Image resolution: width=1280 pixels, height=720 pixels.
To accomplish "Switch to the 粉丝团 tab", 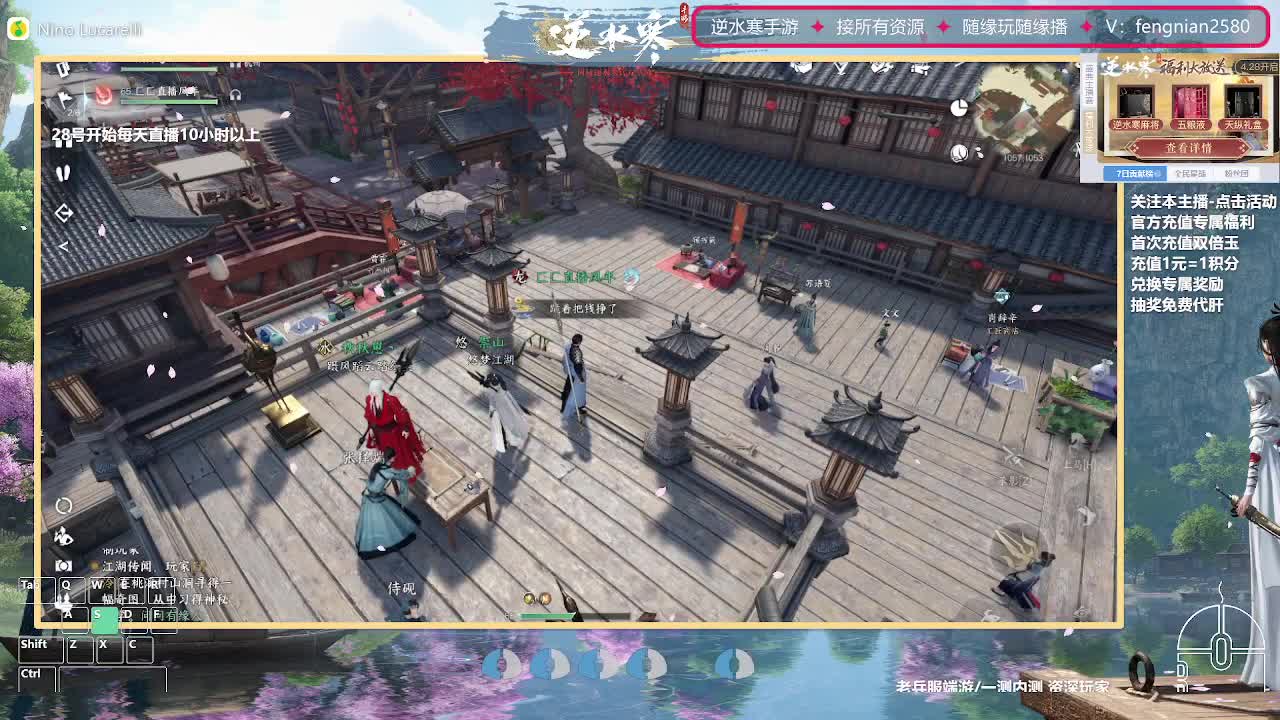I will pyautogui.click(x=1237, y=173).
